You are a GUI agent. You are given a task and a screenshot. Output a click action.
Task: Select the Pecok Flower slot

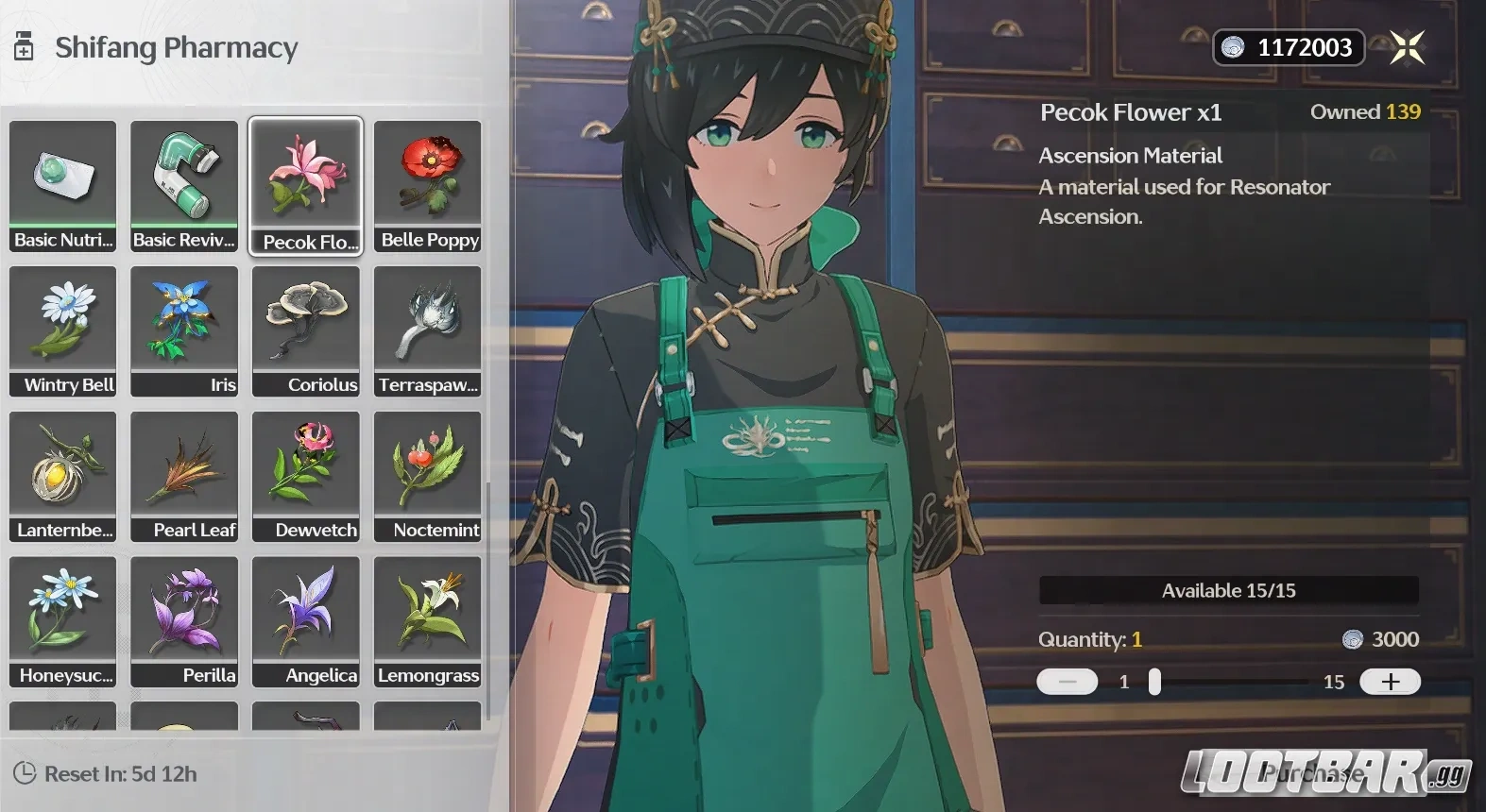(305, 185)
